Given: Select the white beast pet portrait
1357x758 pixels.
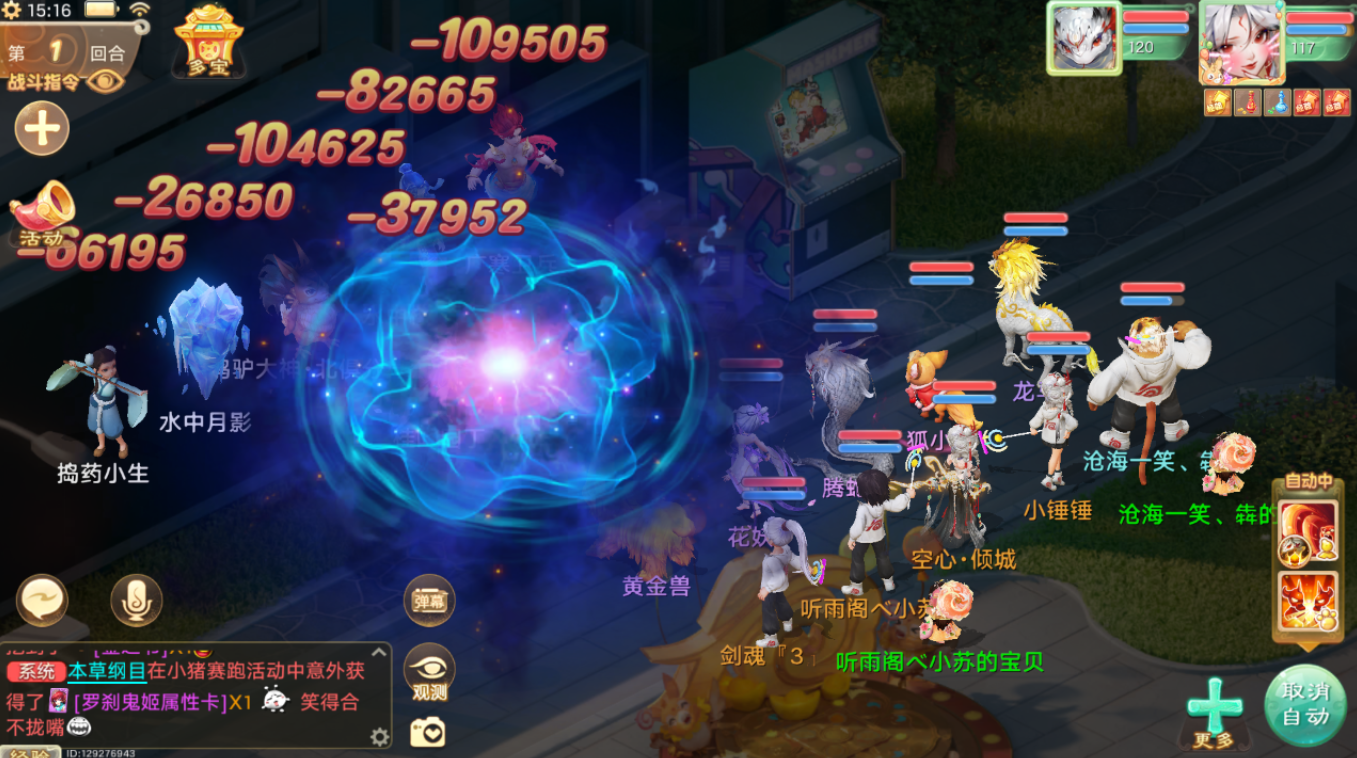Looking at the screenshot, I should [x=1081, y=37].
